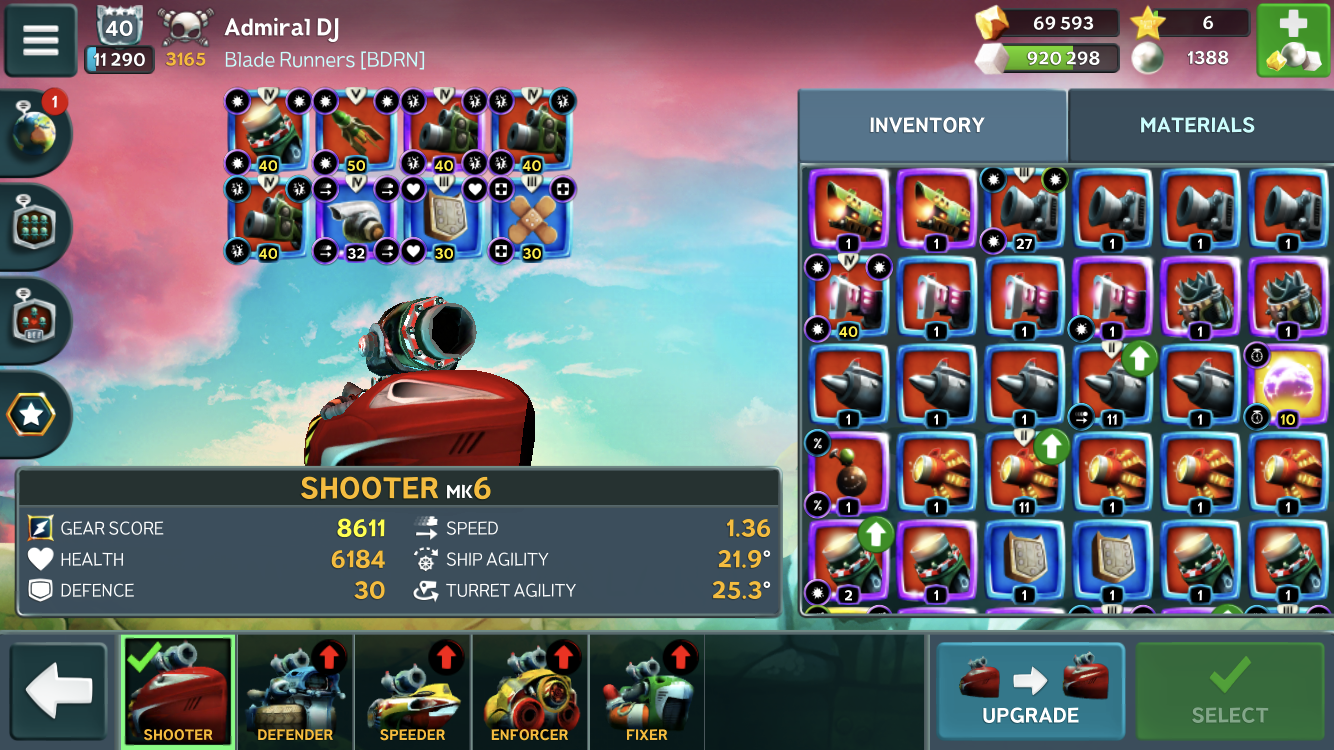Image resolution: width=1334 pixels, height=750 pixels.
Task: Open the Inventory tab
Action: pos(926,125)
